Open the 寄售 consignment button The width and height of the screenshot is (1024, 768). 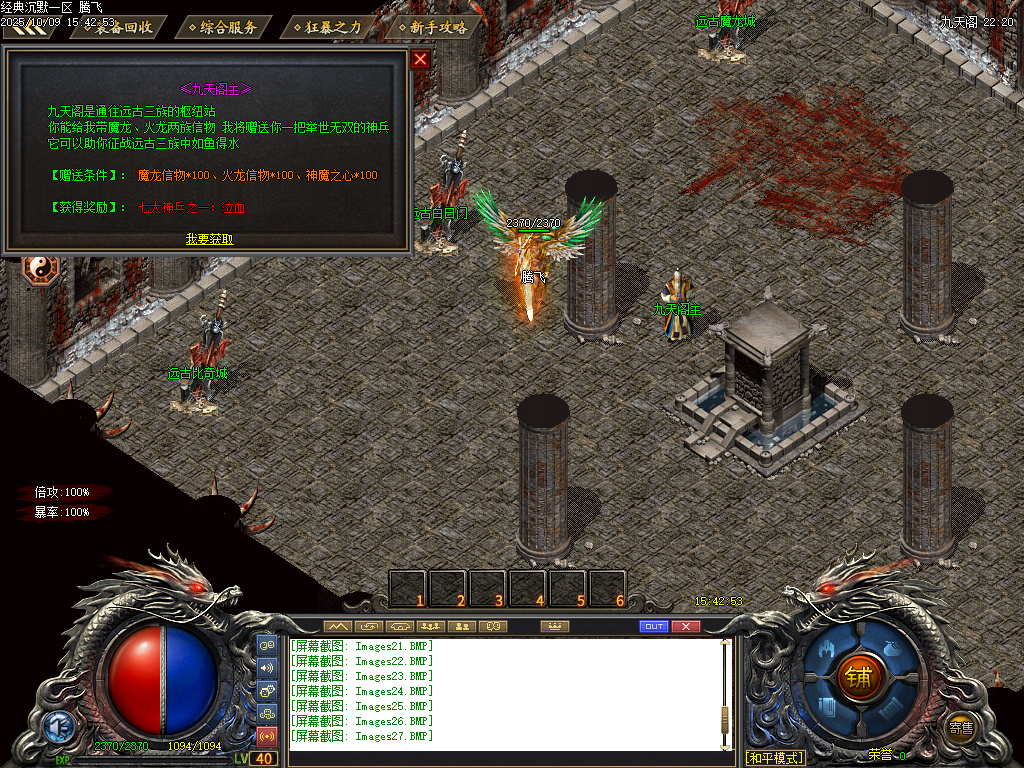tap(961, 727)
